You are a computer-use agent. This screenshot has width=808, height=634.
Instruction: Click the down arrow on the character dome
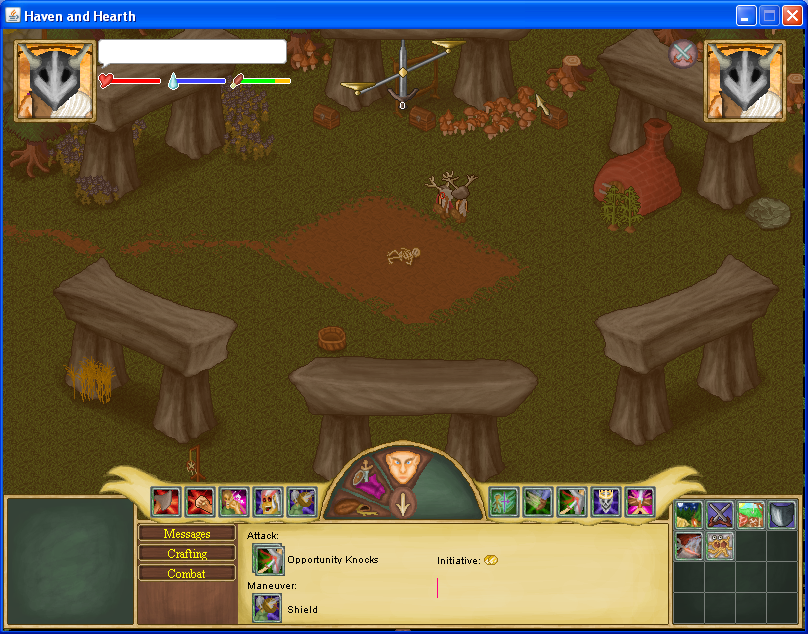tap(403, 504)
